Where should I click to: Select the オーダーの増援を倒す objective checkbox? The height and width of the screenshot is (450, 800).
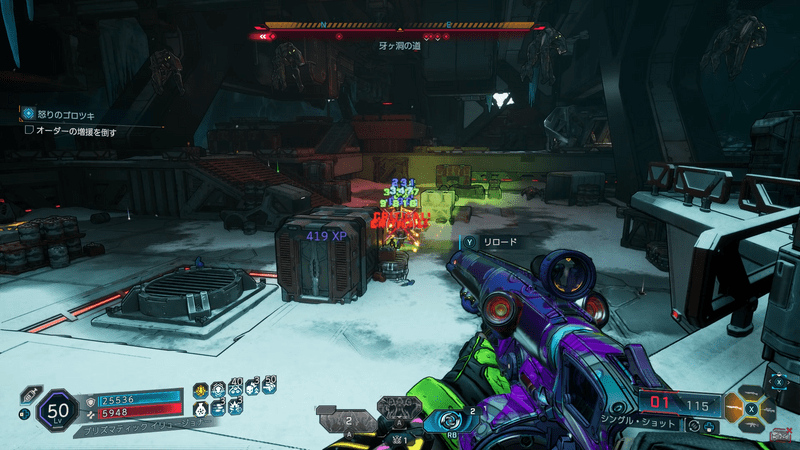[x=29, y=130]
